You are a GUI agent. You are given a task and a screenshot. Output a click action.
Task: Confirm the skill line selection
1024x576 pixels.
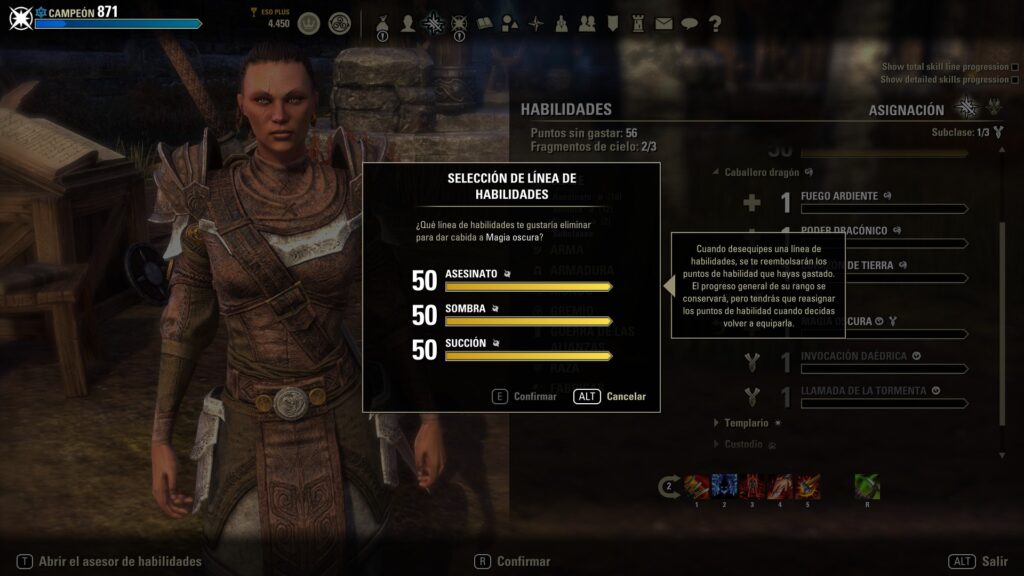pyautogui.click(x=525, y=396)
